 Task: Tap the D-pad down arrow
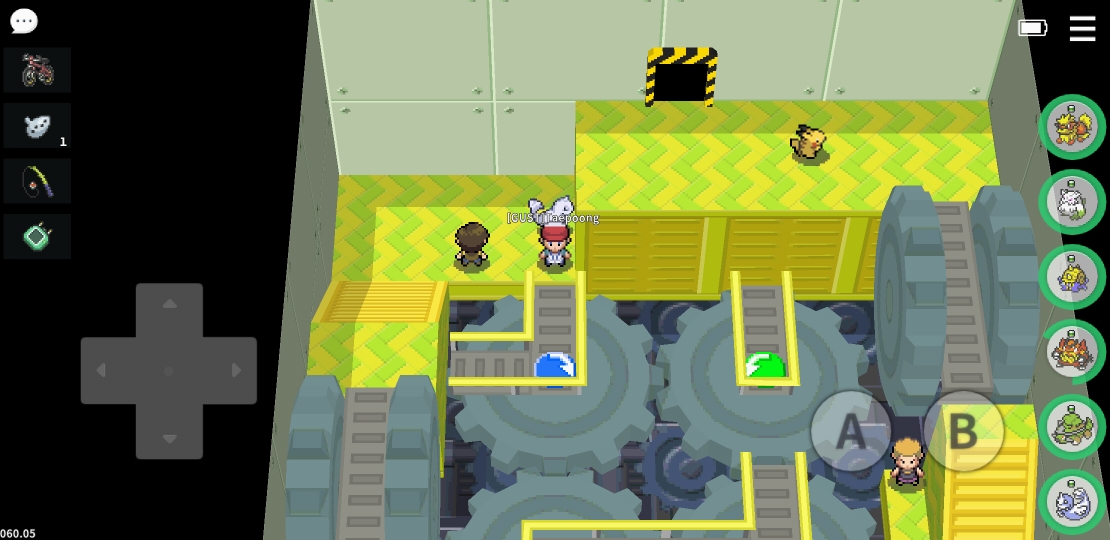point(169,438)
